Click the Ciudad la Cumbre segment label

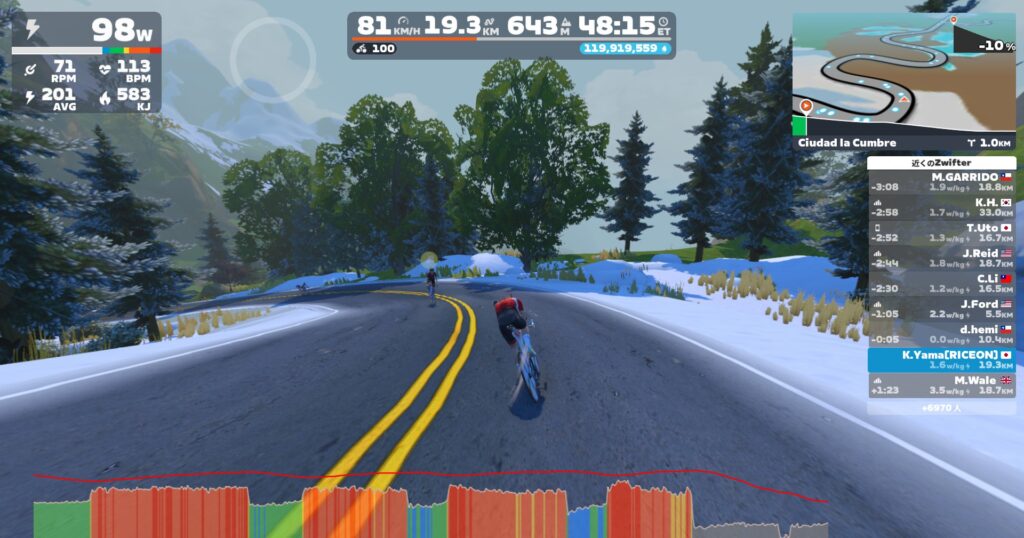coord(848,143)
